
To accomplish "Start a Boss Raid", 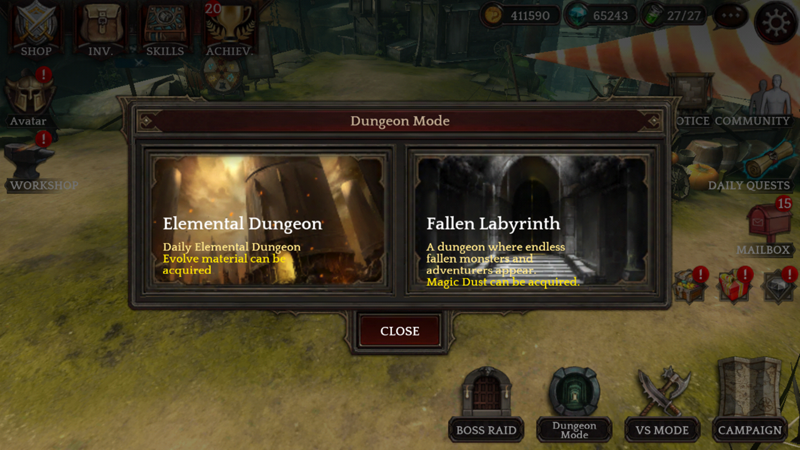I will point(486,405).
